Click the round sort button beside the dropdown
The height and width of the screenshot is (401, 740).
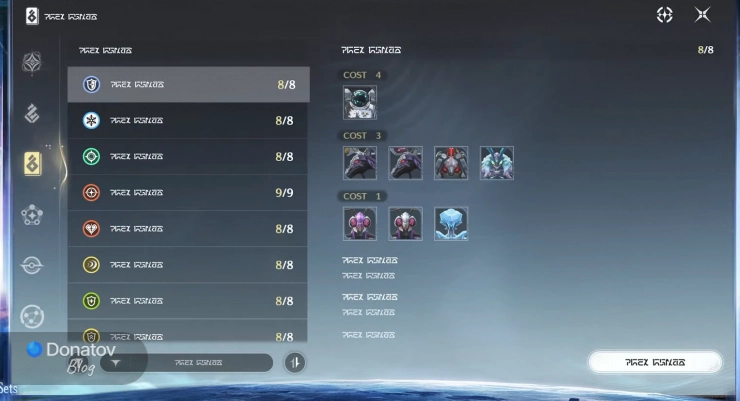click(x=295, y=362)
